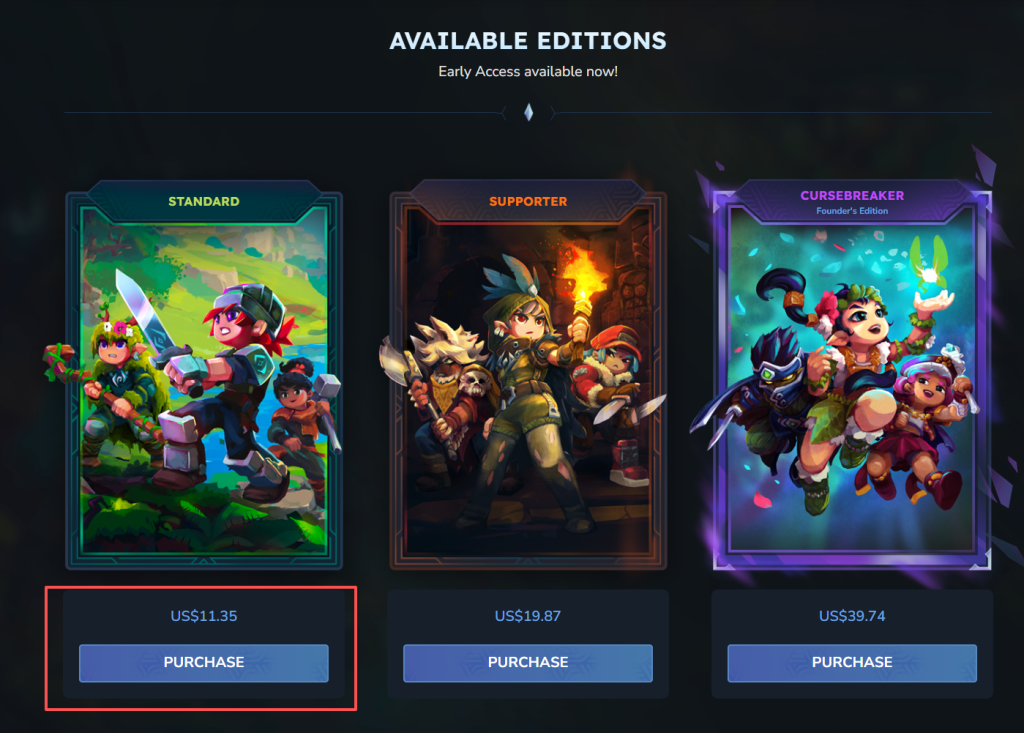
Task: Purchase the Standard edition for US$11.35
Action: pos(204,663)
